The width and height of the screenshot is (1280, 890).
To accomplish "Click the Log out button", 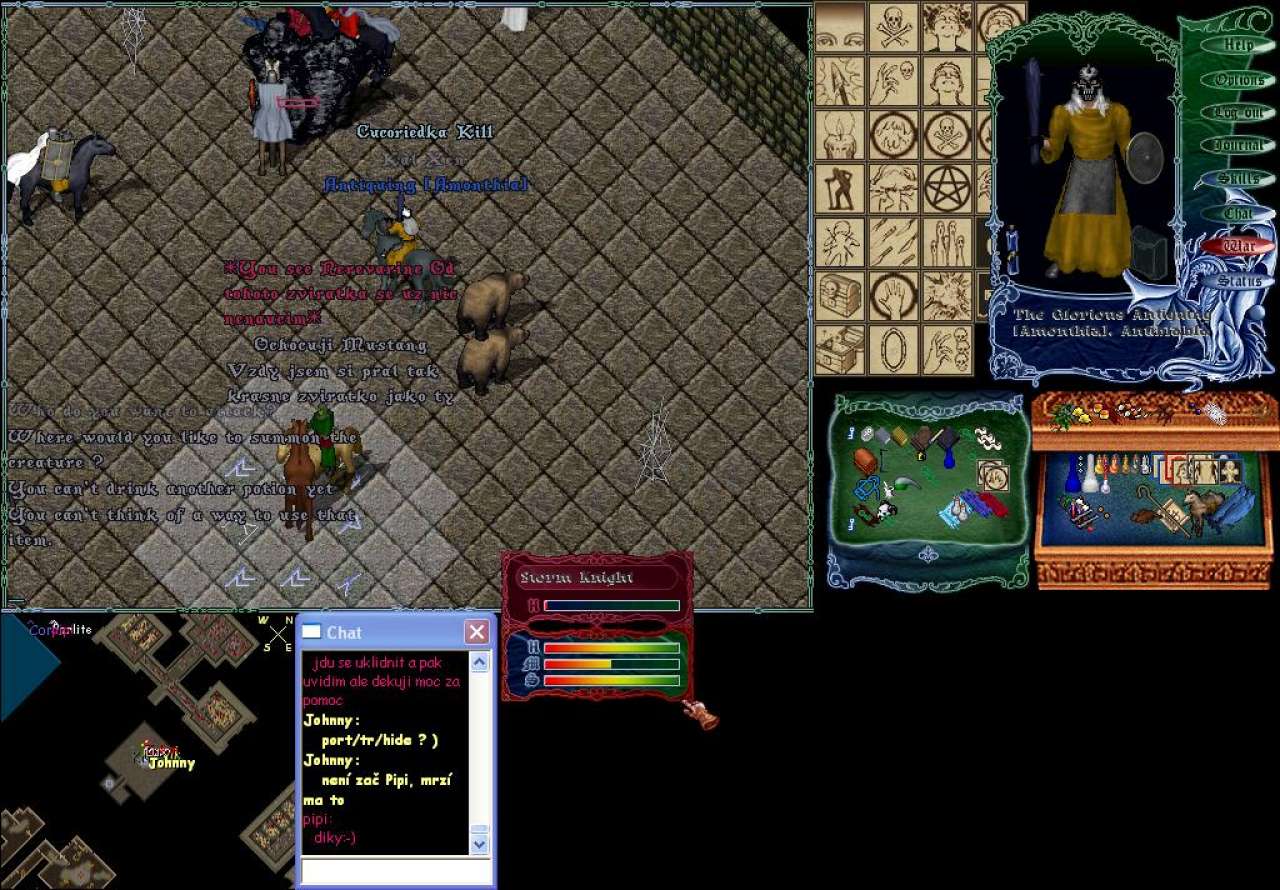I will point(1239,113).
